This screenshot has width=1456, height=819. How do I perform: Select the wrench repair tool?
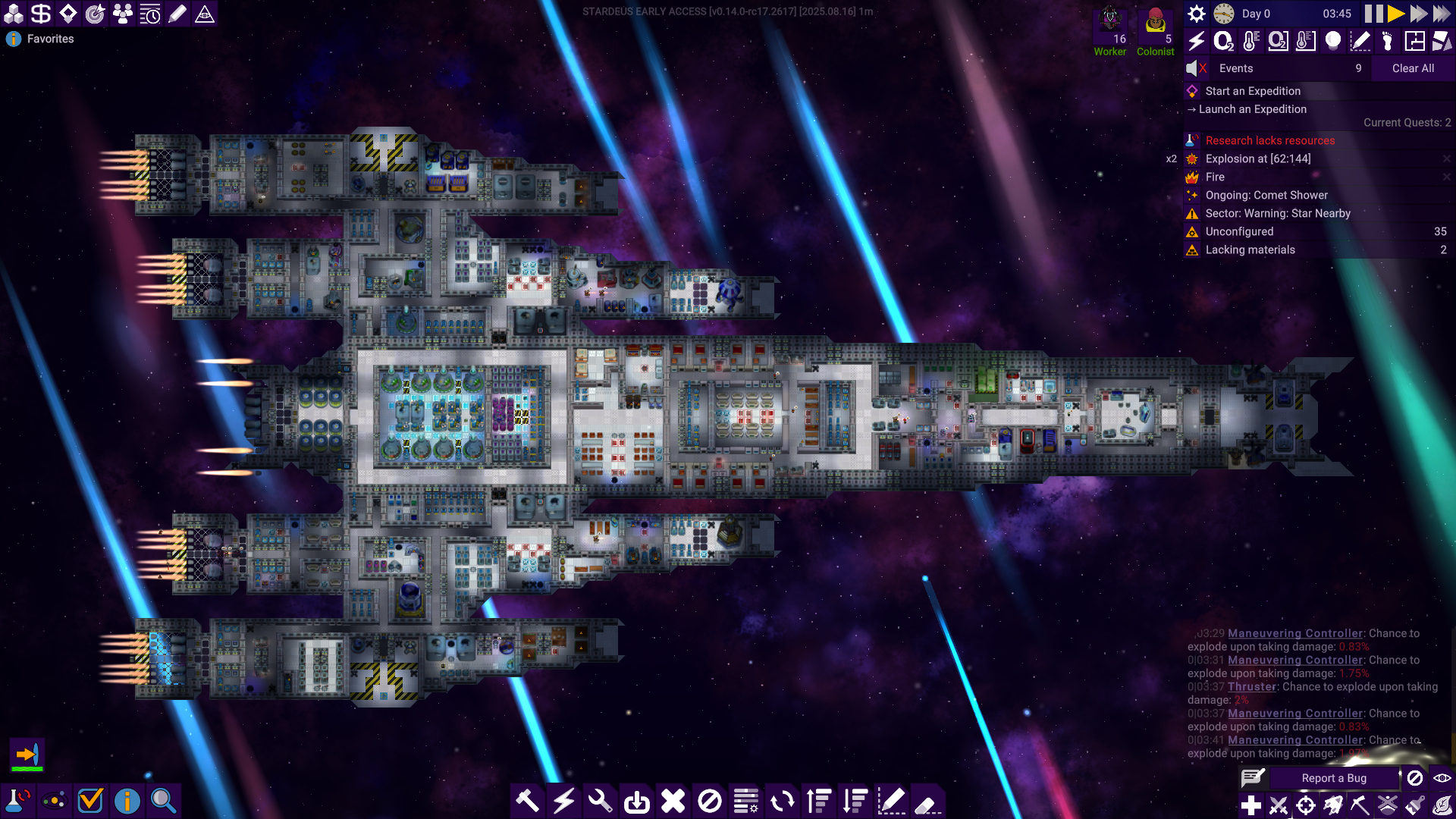point(600,801)
